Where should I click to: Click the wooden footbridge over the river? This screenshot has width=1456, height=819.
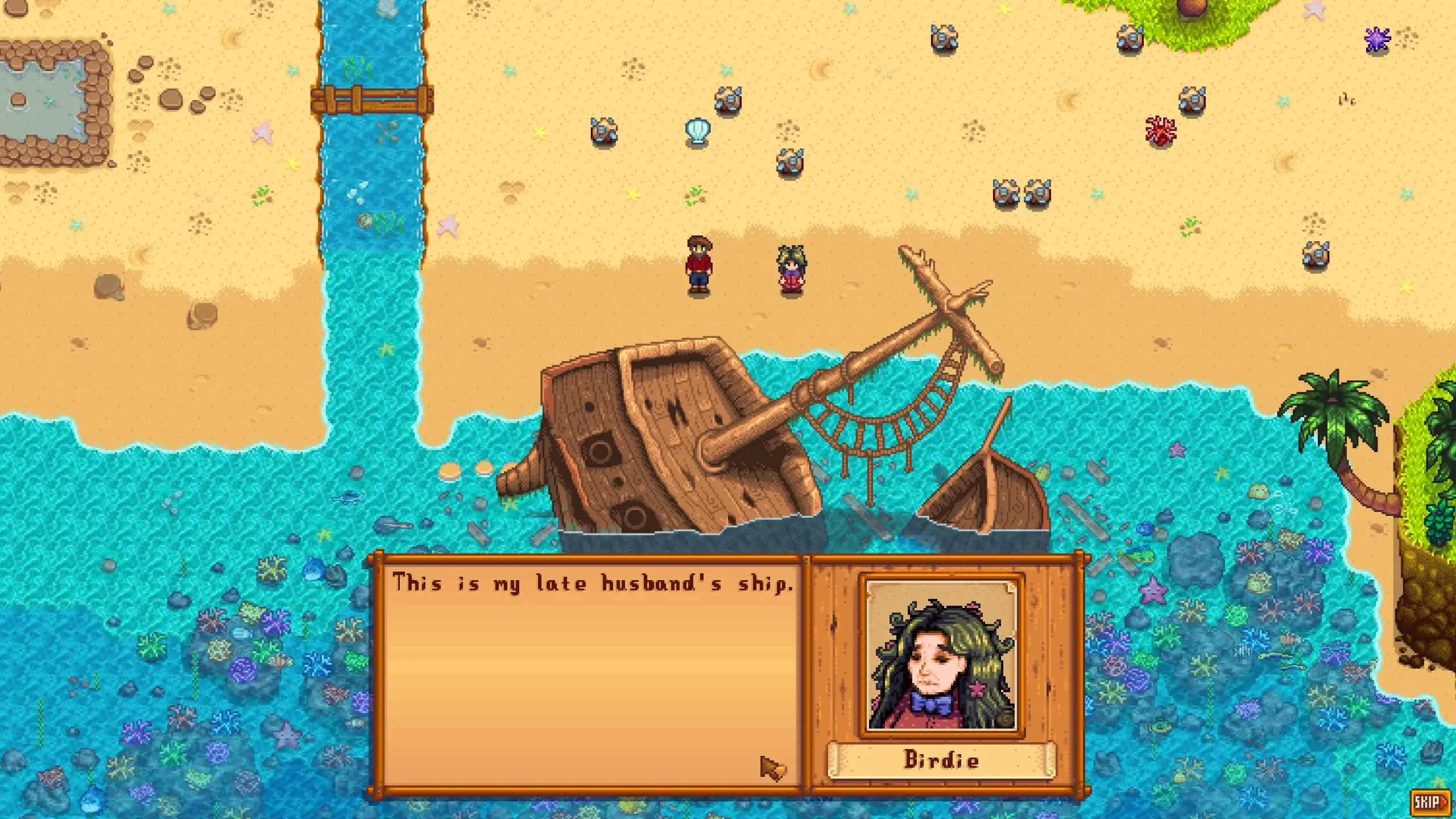367,100
